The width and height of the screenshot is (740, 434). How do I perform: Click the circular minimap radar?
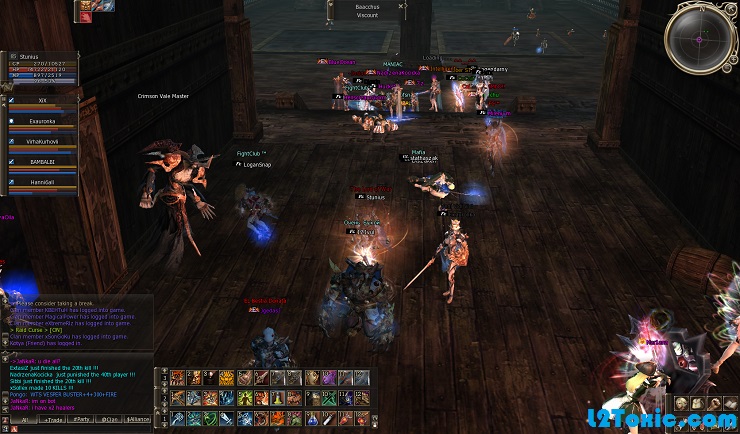click(x=700, y=39)
